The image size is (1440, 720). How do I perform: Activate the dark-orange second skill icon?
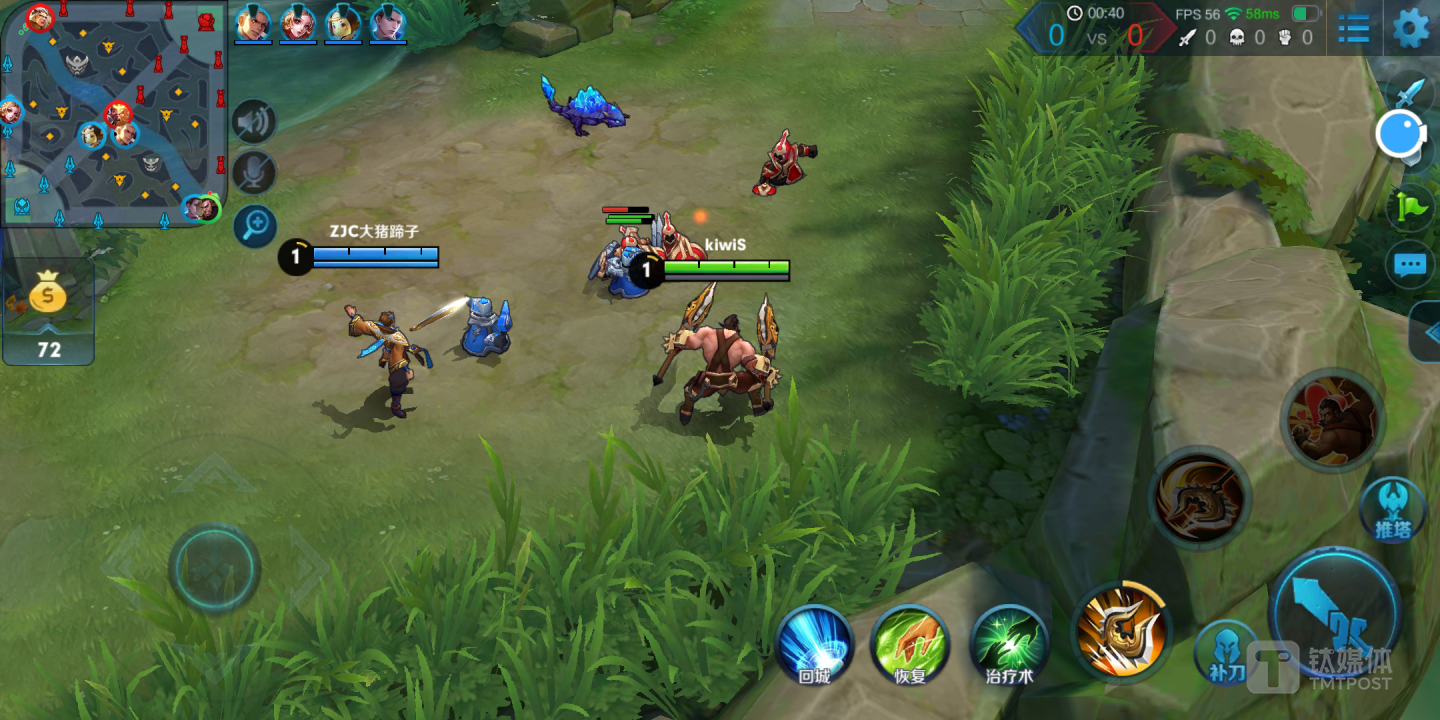(1200, 497)
